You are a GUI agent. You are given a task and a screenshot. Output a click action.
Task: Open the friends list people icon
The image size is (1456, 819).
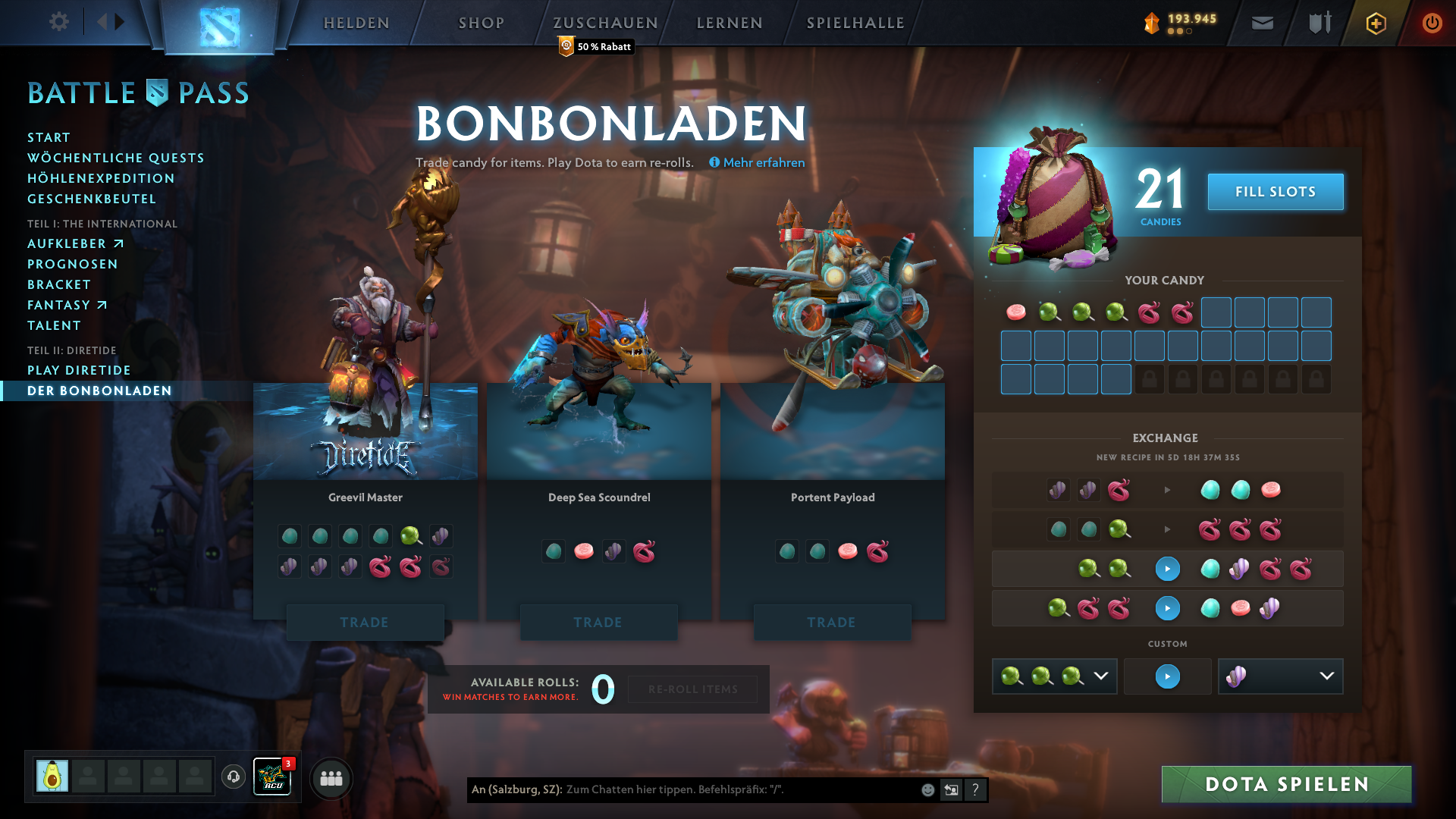[x=331, y=778]
